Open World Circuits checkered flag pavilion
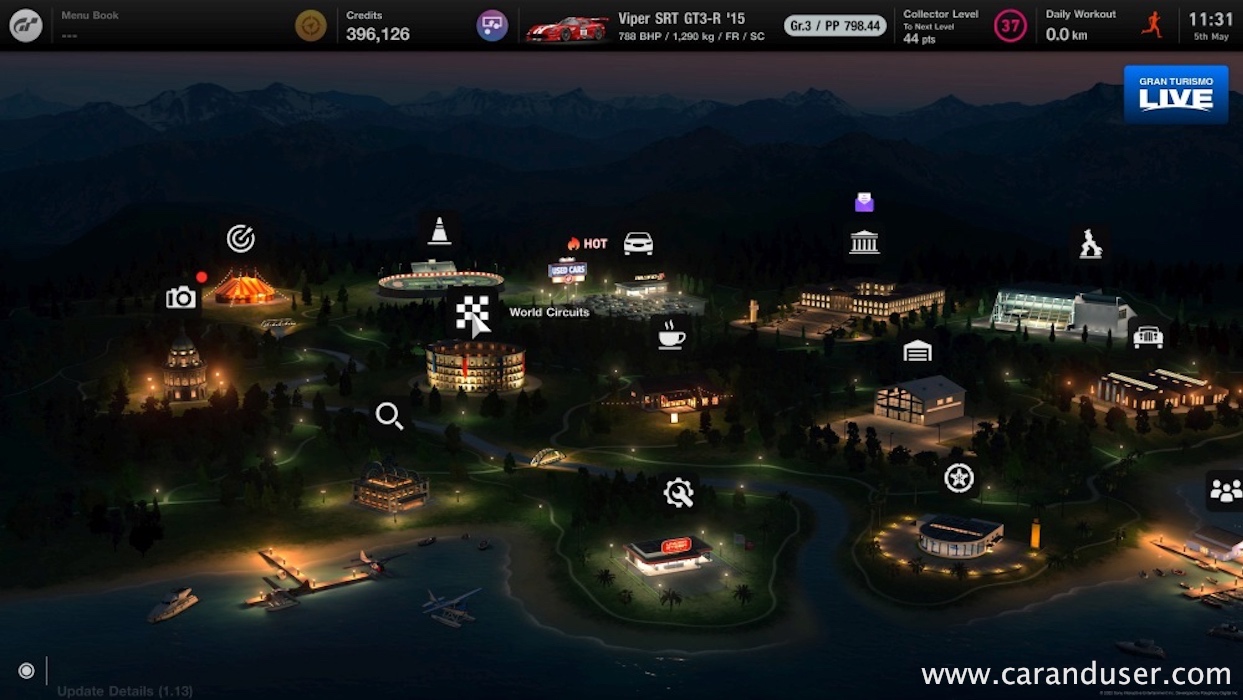This screenshot has height=700, width=1243. coord(473,314)
